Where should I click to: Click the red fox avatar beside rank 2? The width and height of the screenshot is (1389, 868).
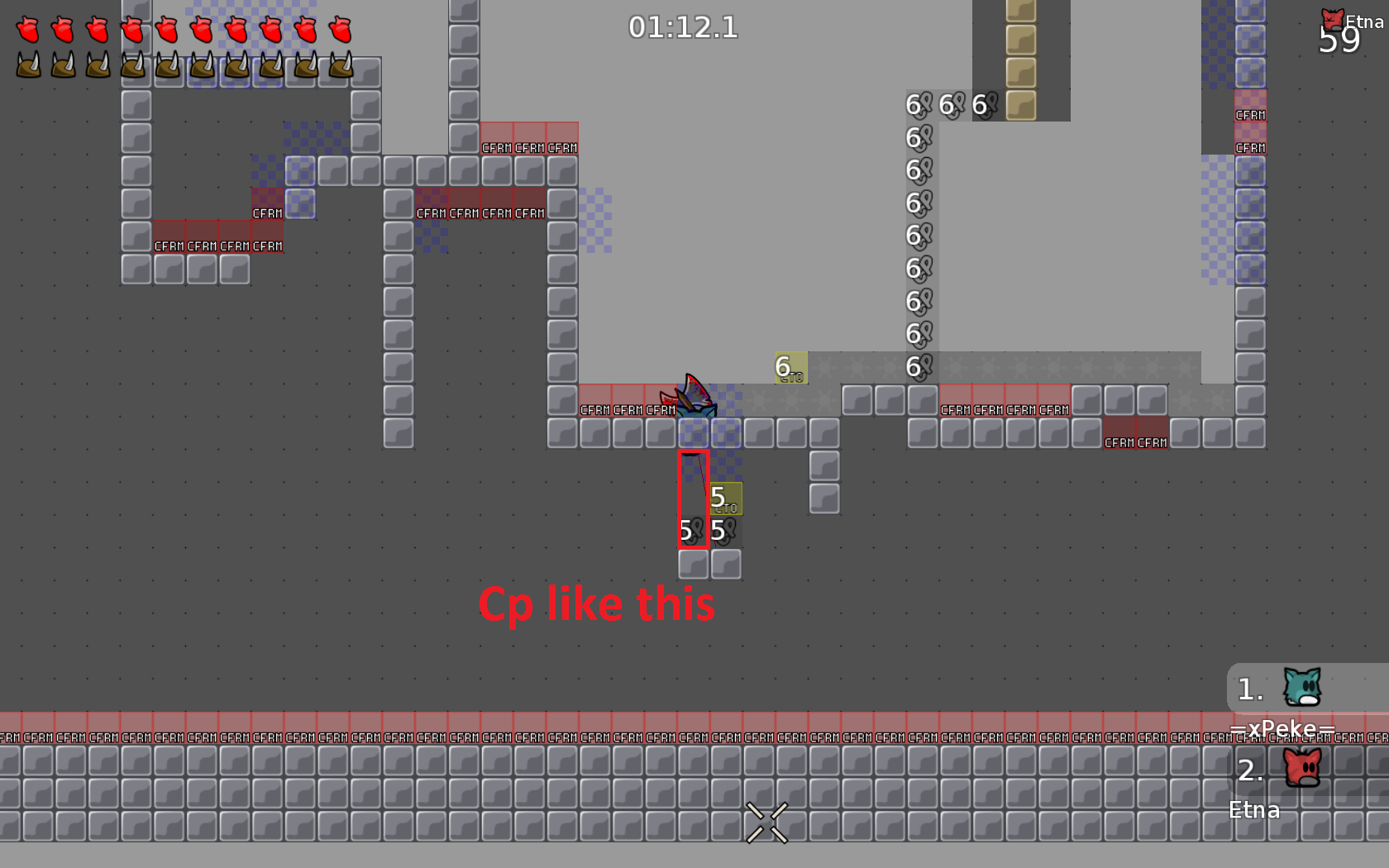click(1302, 767)
